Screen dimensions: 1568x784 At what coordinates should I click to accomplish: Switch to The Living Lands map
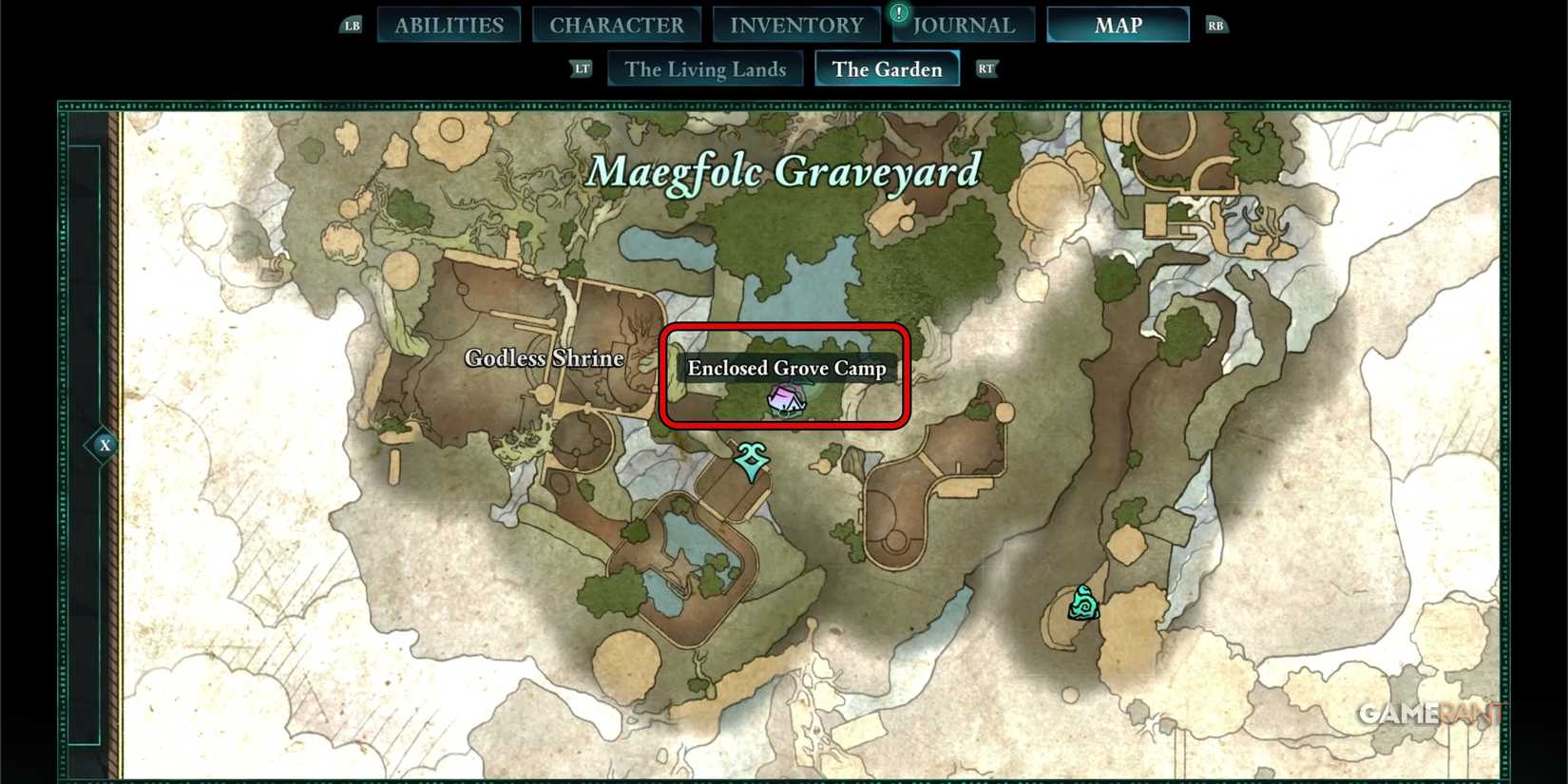[x=705, y=68]
